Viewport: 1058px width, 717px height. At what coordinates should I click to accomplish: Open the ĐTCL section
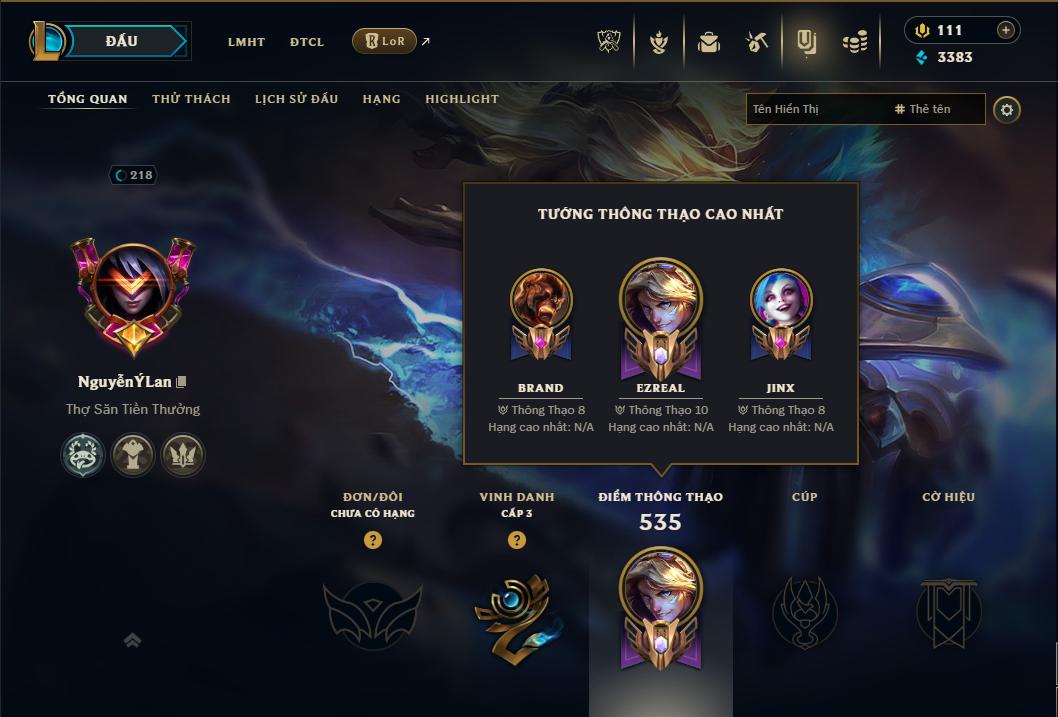[307, 42]
